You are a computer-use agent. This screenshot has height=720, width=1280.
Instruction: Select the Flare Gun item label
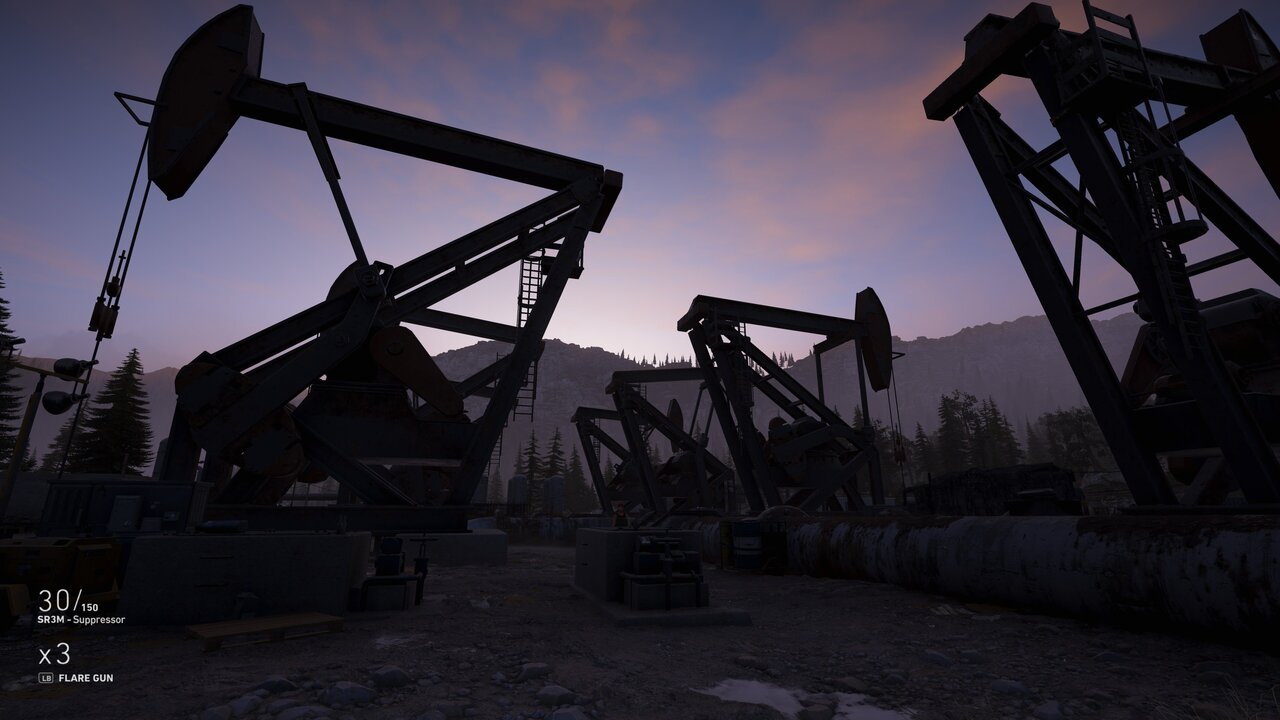click(x=85, y=678)
